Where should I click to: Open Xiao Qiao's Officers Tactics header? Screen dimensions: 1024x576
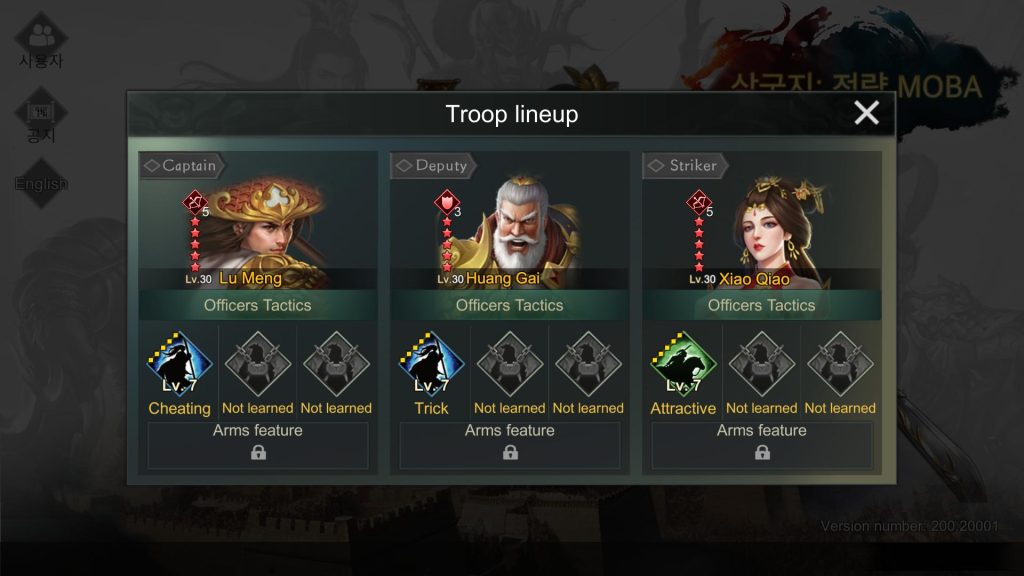coord(762,305)
